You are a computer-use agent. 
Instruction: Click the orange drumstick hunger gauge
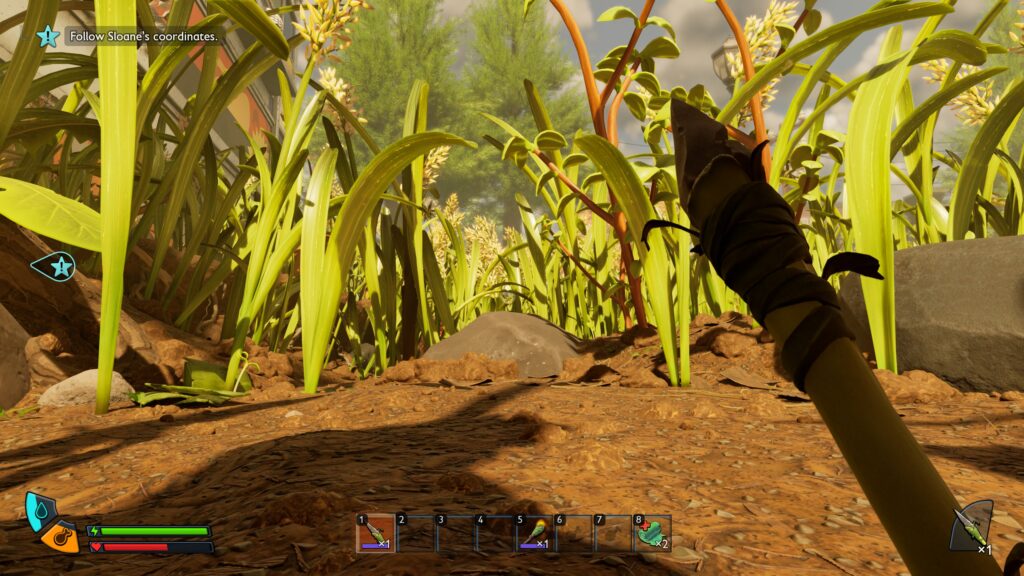[61, 537]
